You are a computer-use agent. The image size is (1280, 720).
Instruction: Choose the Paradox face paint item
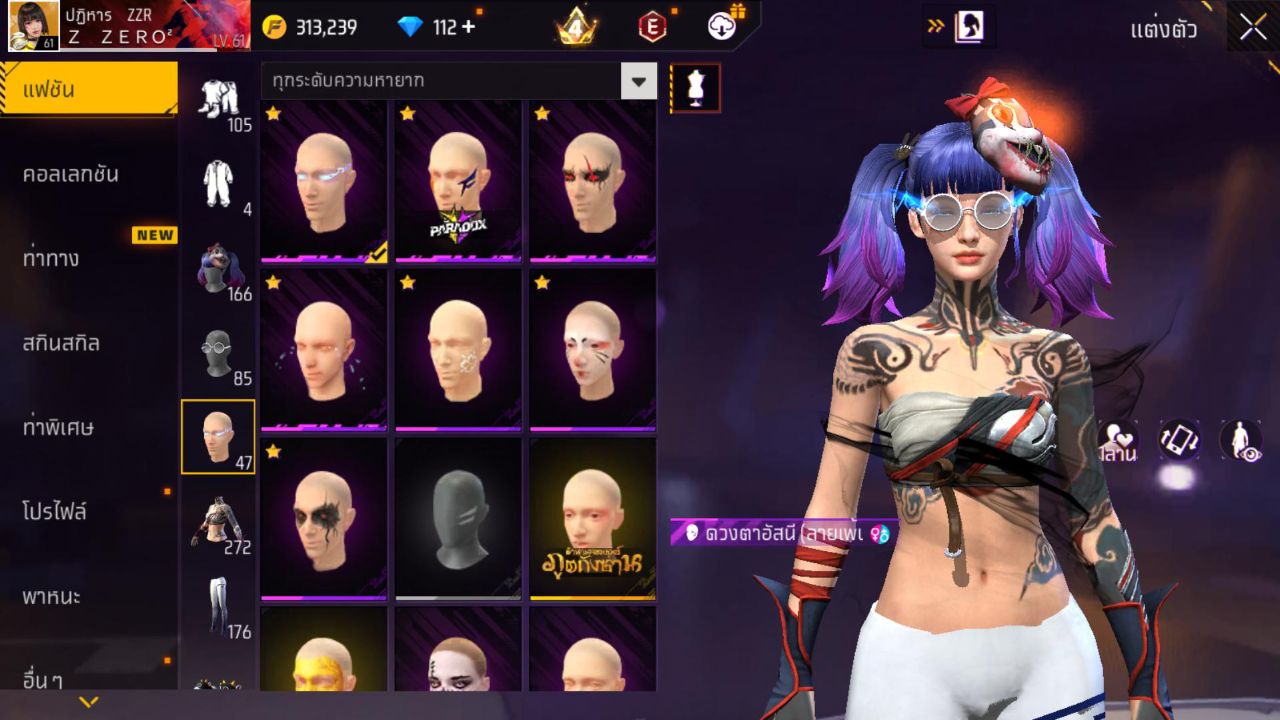458,182
